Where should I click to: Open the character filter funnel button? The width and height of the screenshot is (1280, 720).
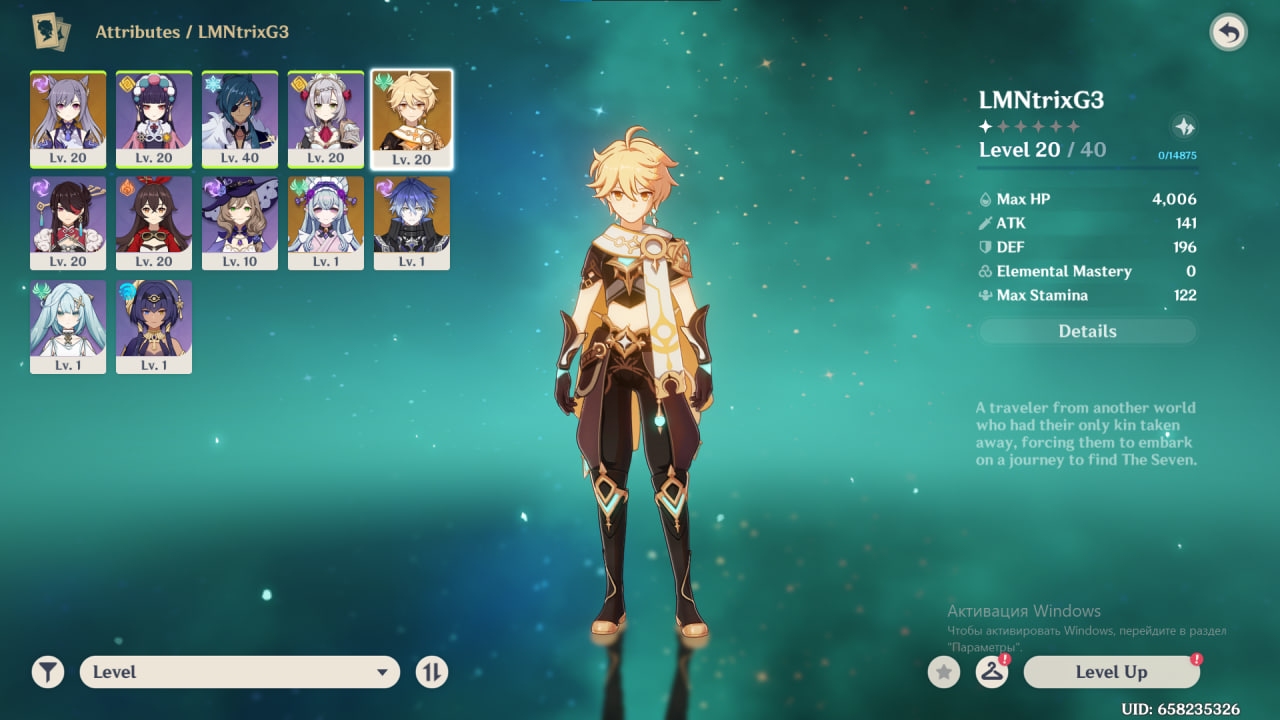[47, 672]
